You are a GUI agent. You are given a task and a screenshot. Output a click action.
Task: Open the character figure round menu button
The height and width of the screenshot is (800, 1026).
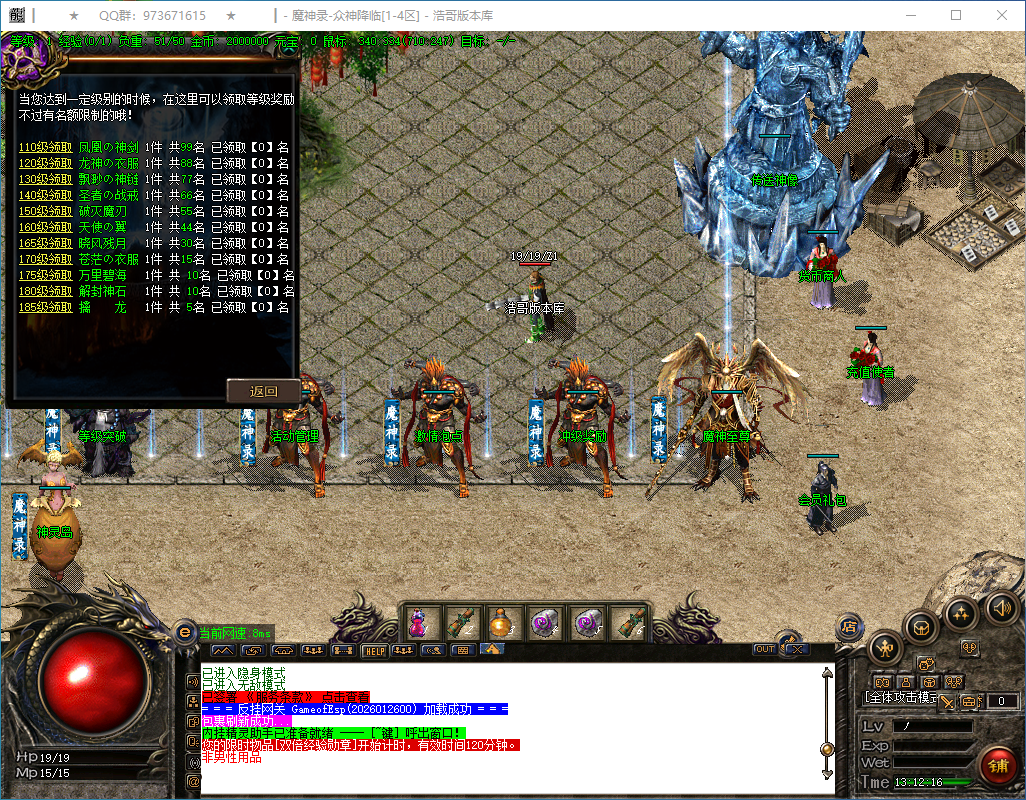click(886, 648)
